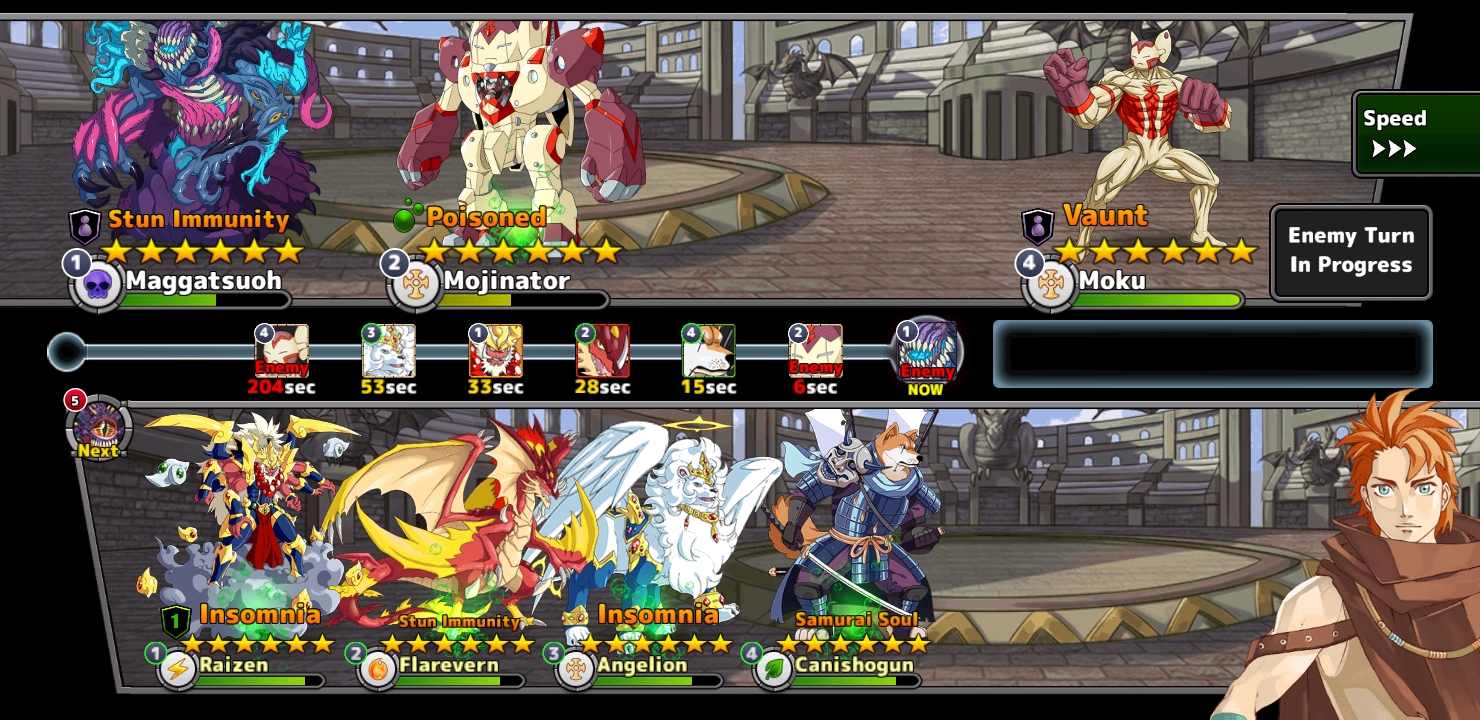Click the 6sec enemy turn portrait
The image size is (1480, 720).
tap(815, 352)
